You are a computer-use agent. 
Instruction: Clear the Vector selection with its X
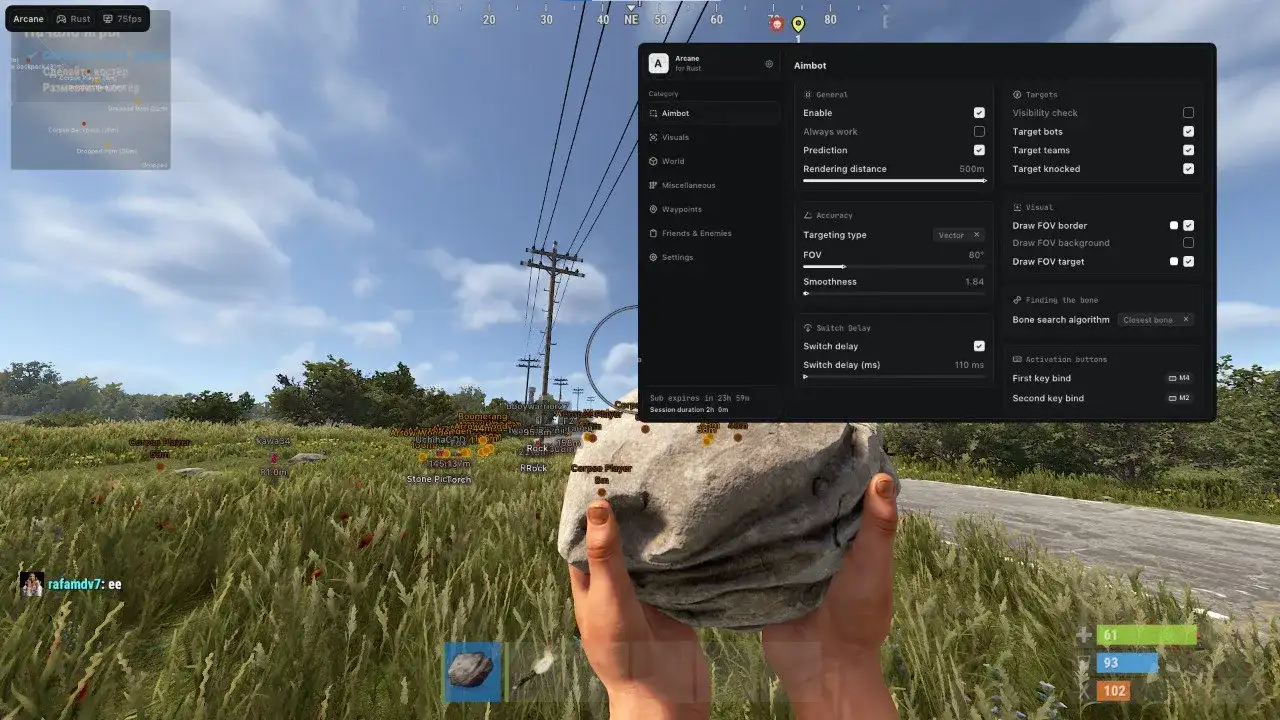click(x=977, y=234)
